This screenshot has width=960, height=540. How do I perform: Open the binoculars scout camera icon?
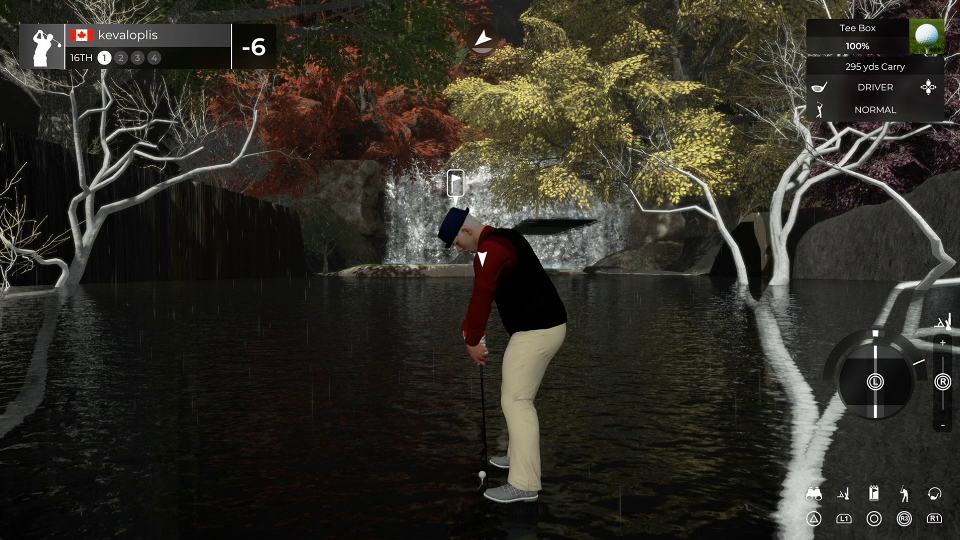(814, 494)
